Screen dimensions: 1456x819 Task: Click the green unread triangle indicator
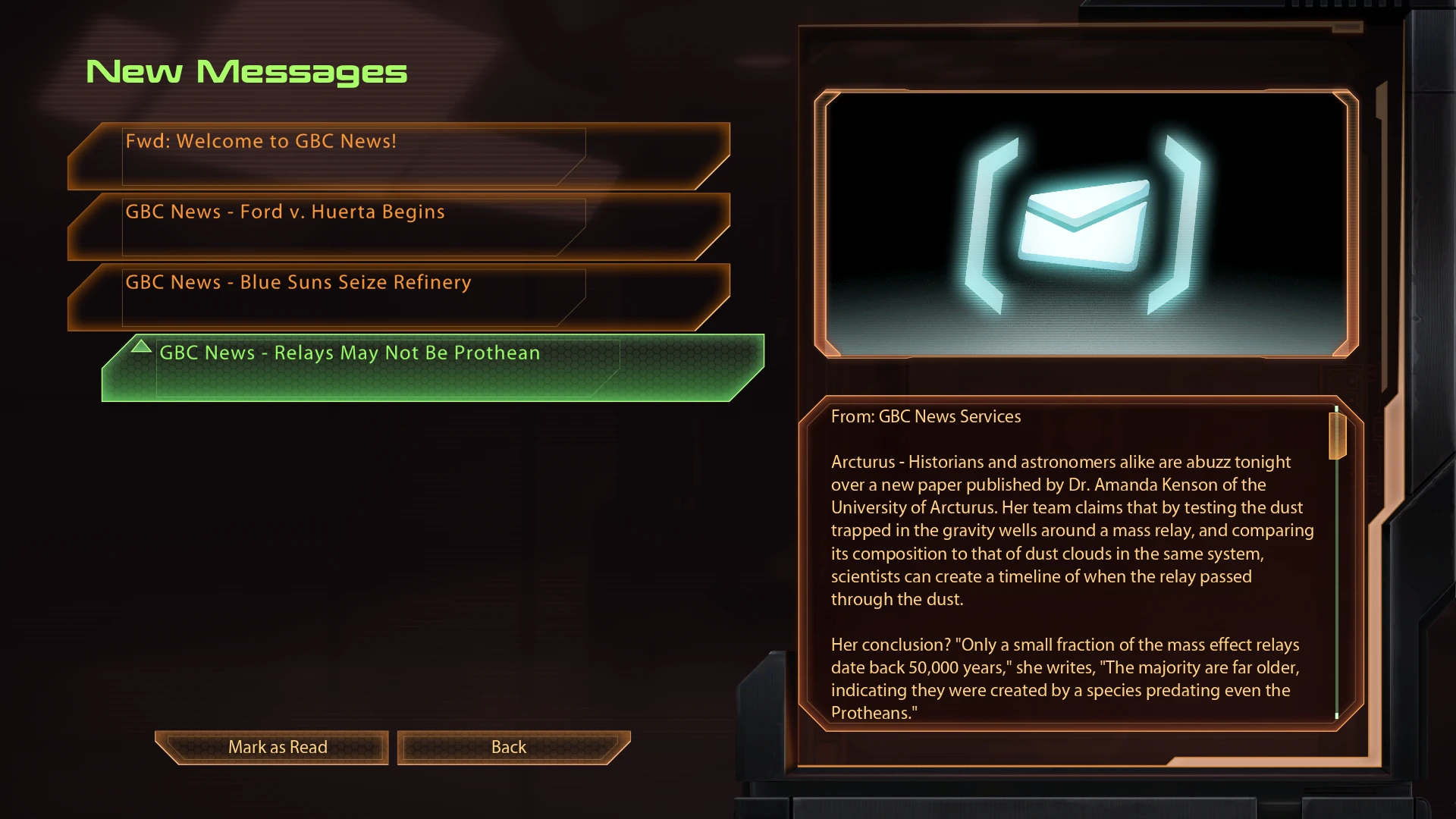(x=141, y=347)
